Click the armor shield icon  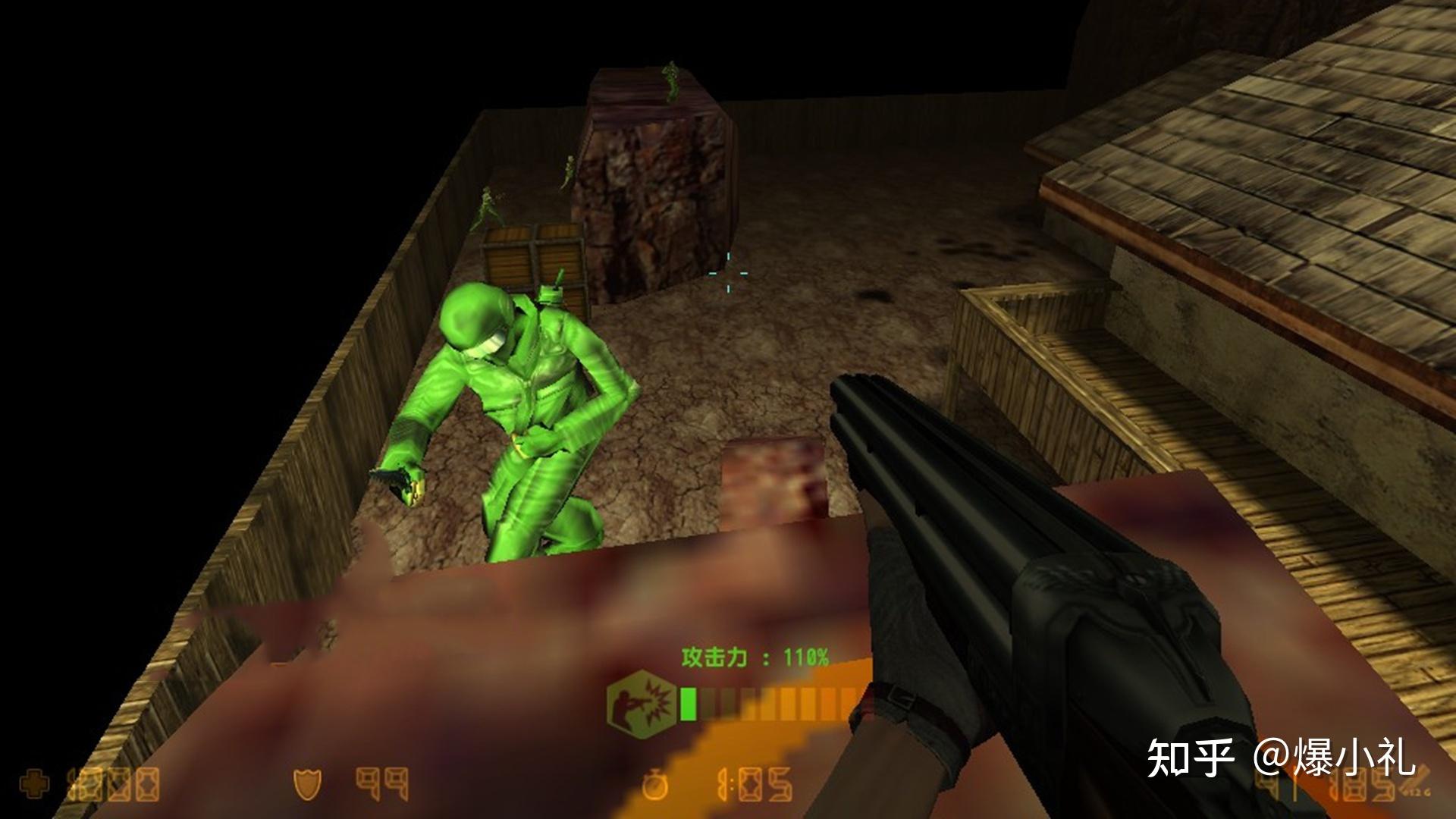308,785
